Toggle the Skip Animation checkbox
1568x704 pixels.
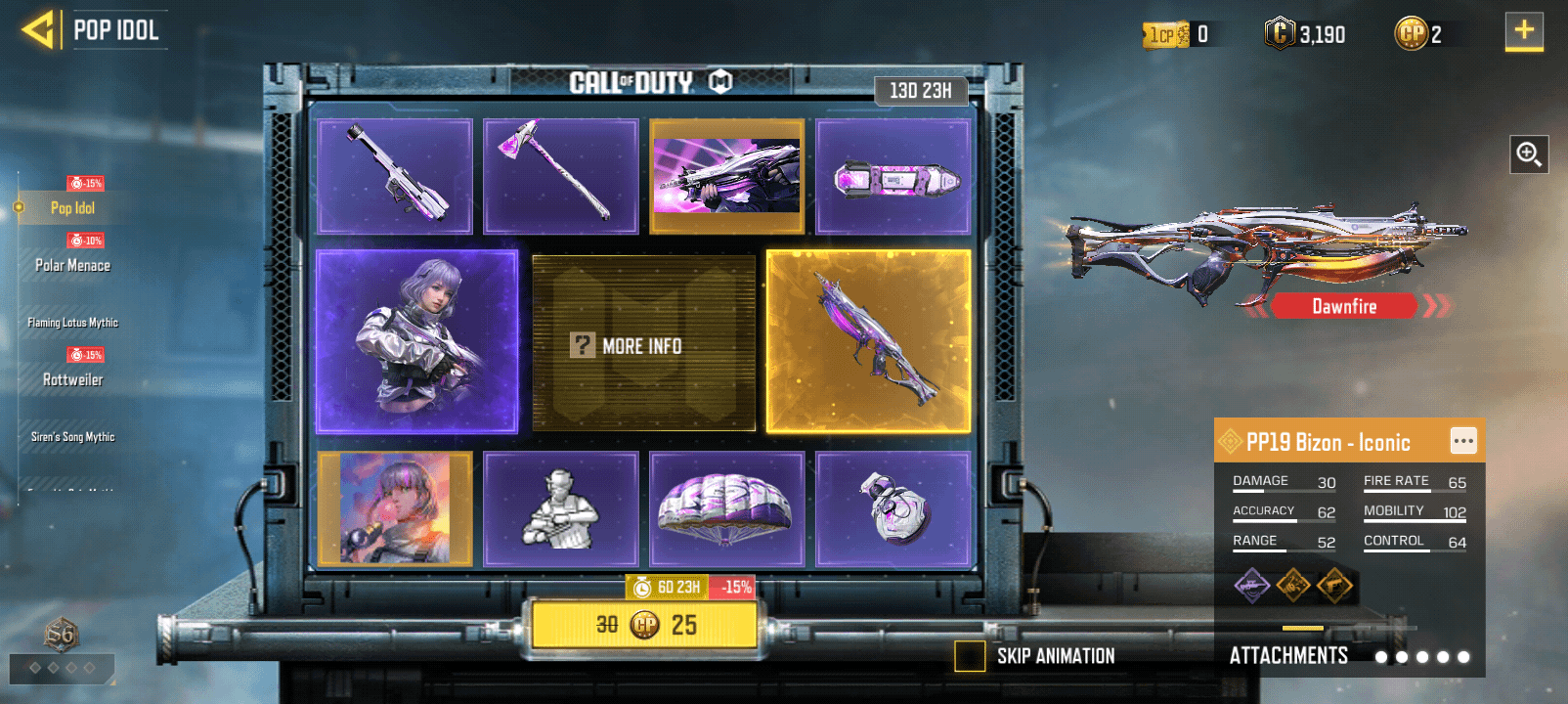tap(970, 656)
